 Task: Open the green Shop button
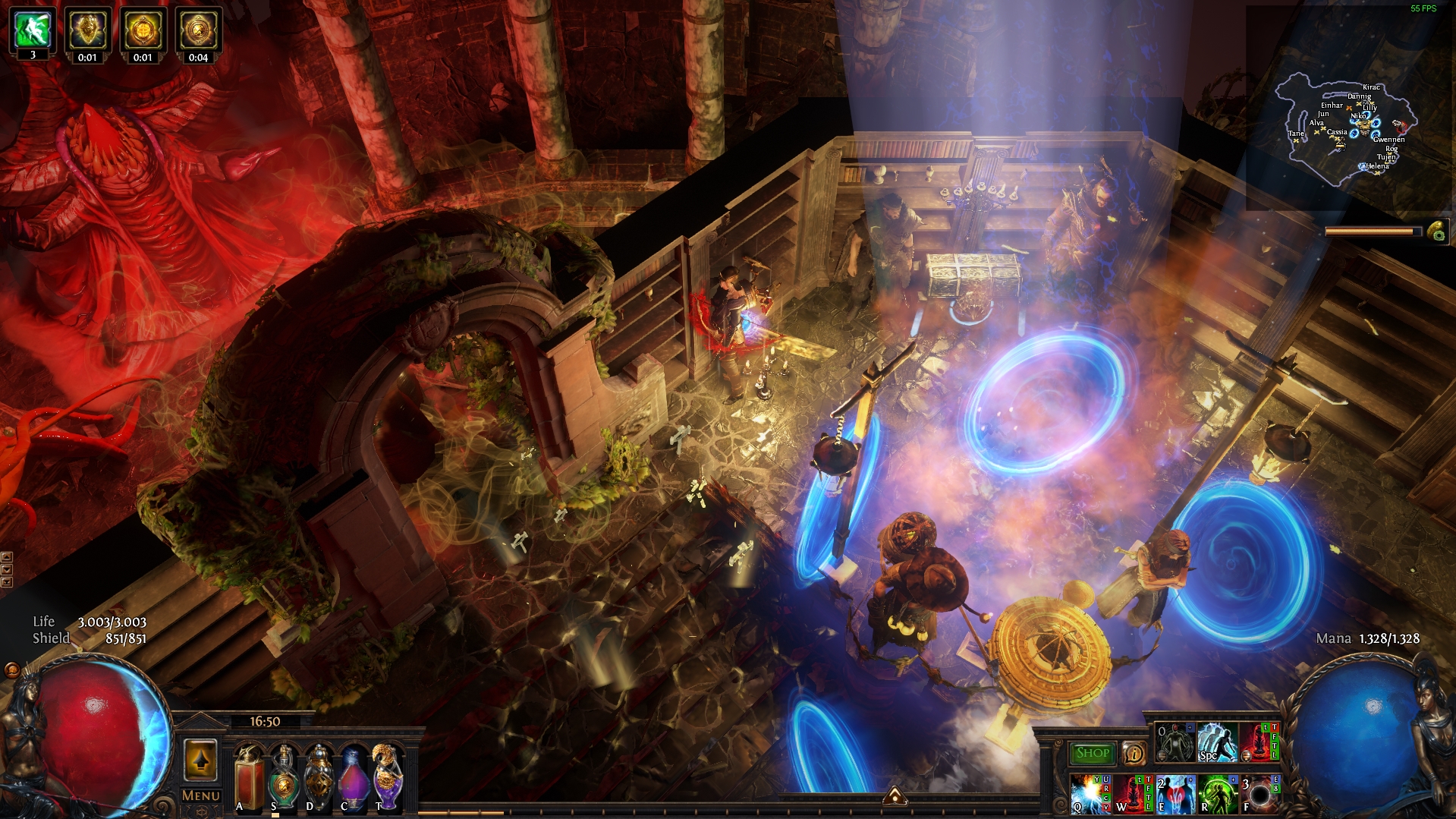(x=1092, y=753)
